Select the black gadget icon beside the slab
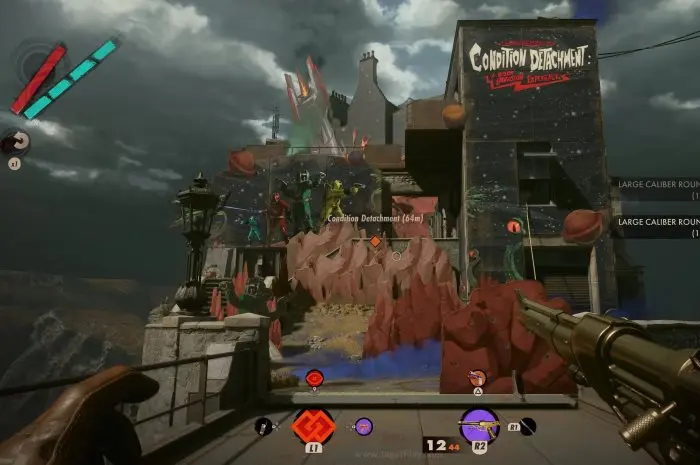The image size is (700, 465). click(x=263, y=426)
